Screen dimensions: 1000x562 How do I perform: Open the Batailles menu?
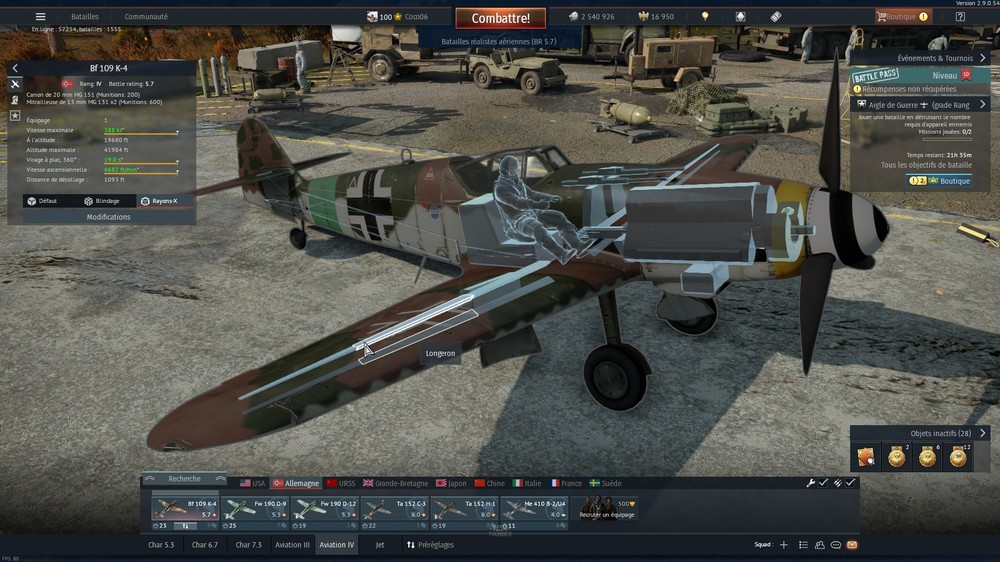pyautogui.click(x=85, y=17)
